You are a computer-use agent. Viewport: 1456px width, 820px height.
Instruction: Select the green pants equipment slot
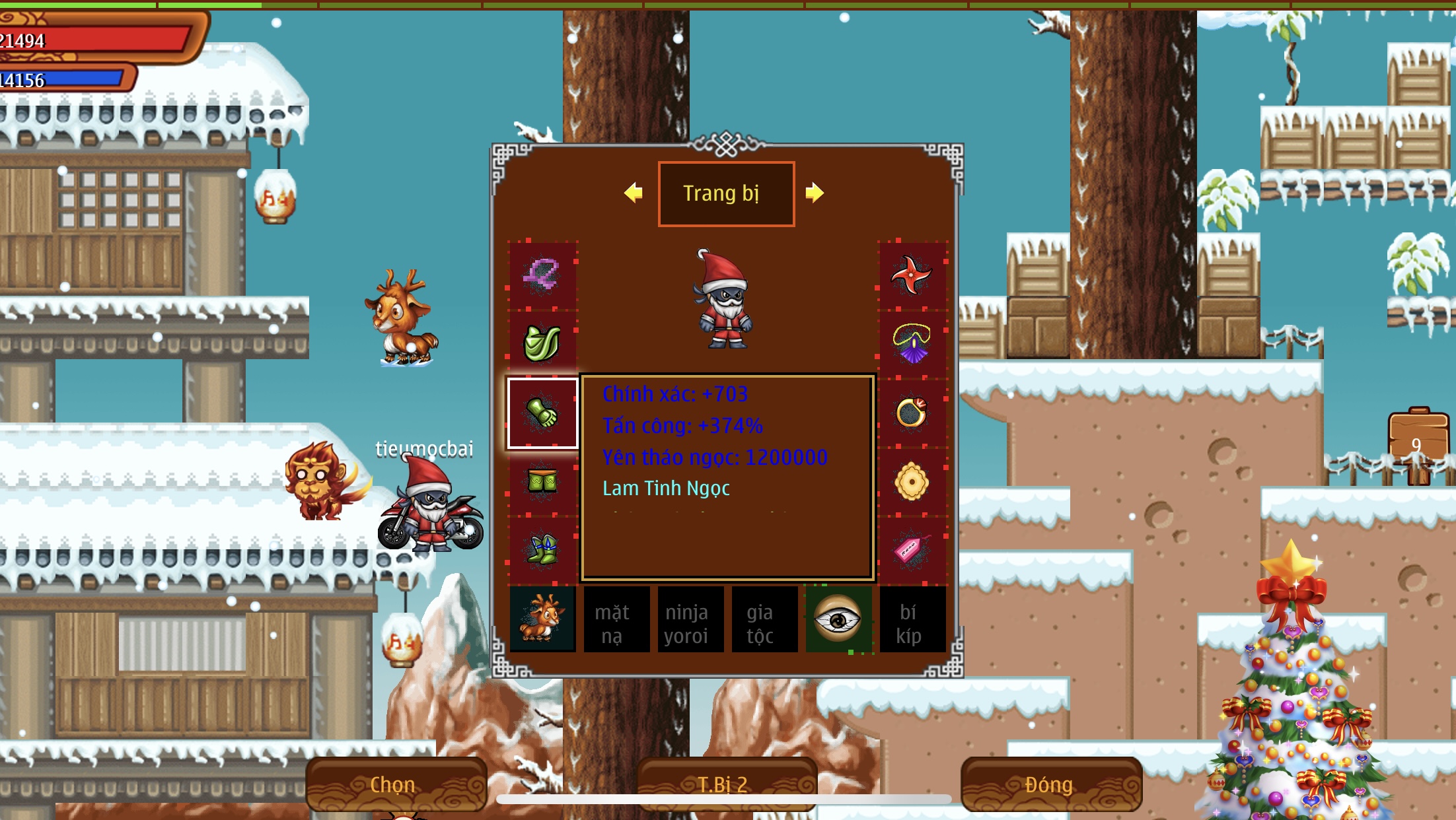point(542,482)
